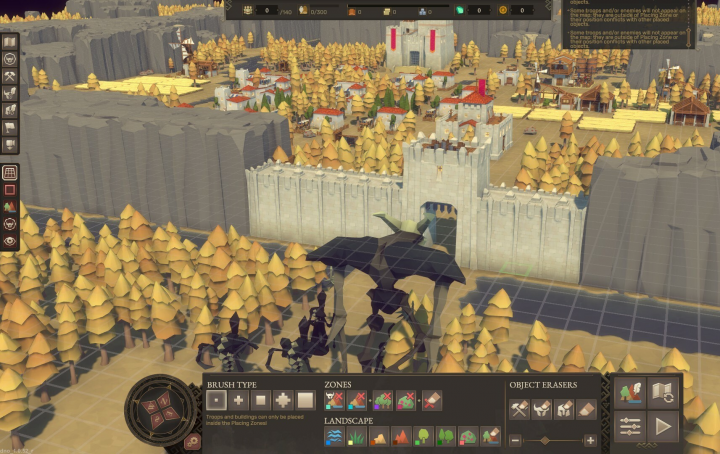Open the map icon in left sidebar
Image resolution: width=720 pixels, height=454 pixels.
(x=10, y=43)
